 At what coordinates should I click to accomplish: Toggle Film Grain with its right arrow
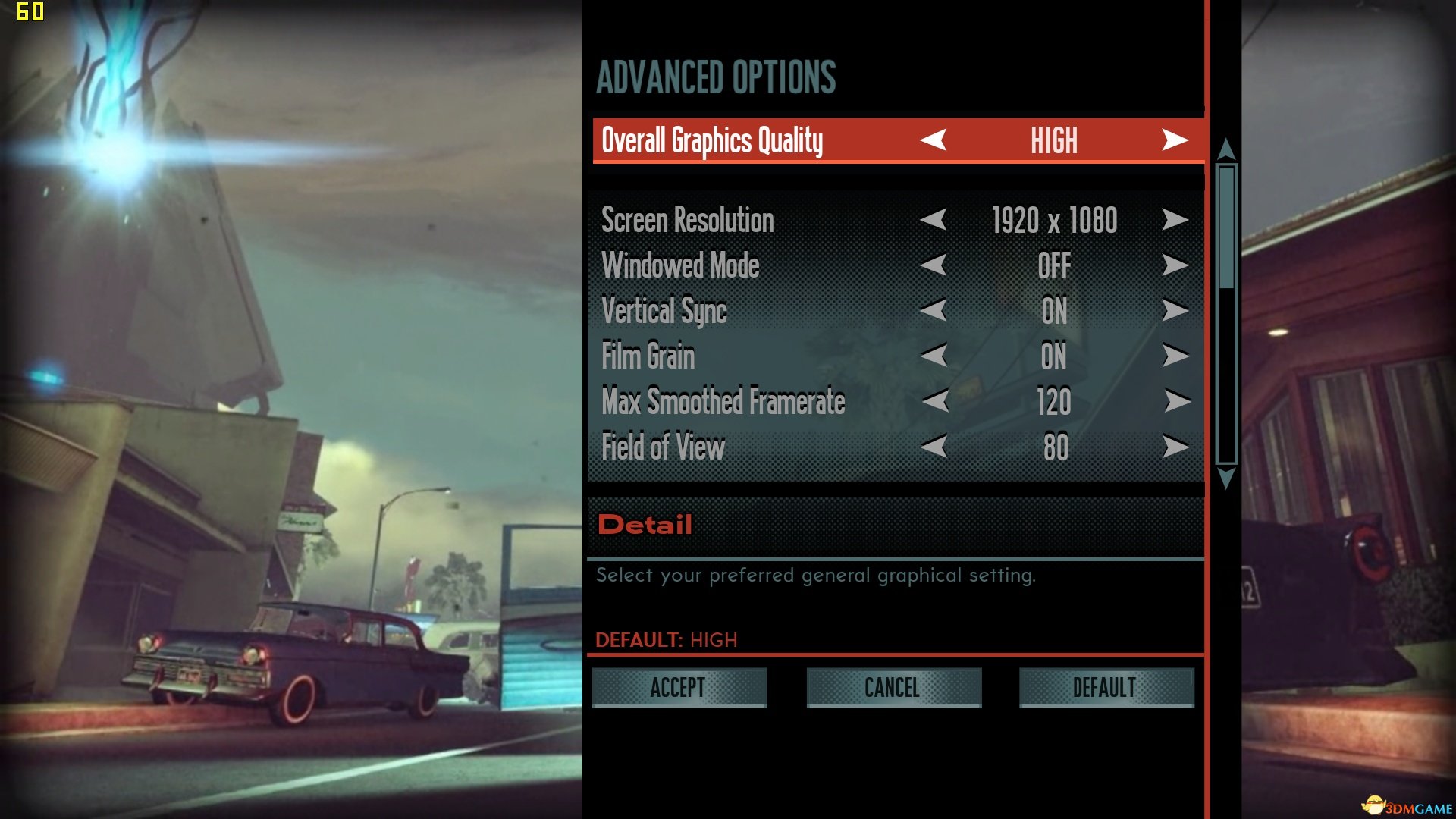(1175, 356)
